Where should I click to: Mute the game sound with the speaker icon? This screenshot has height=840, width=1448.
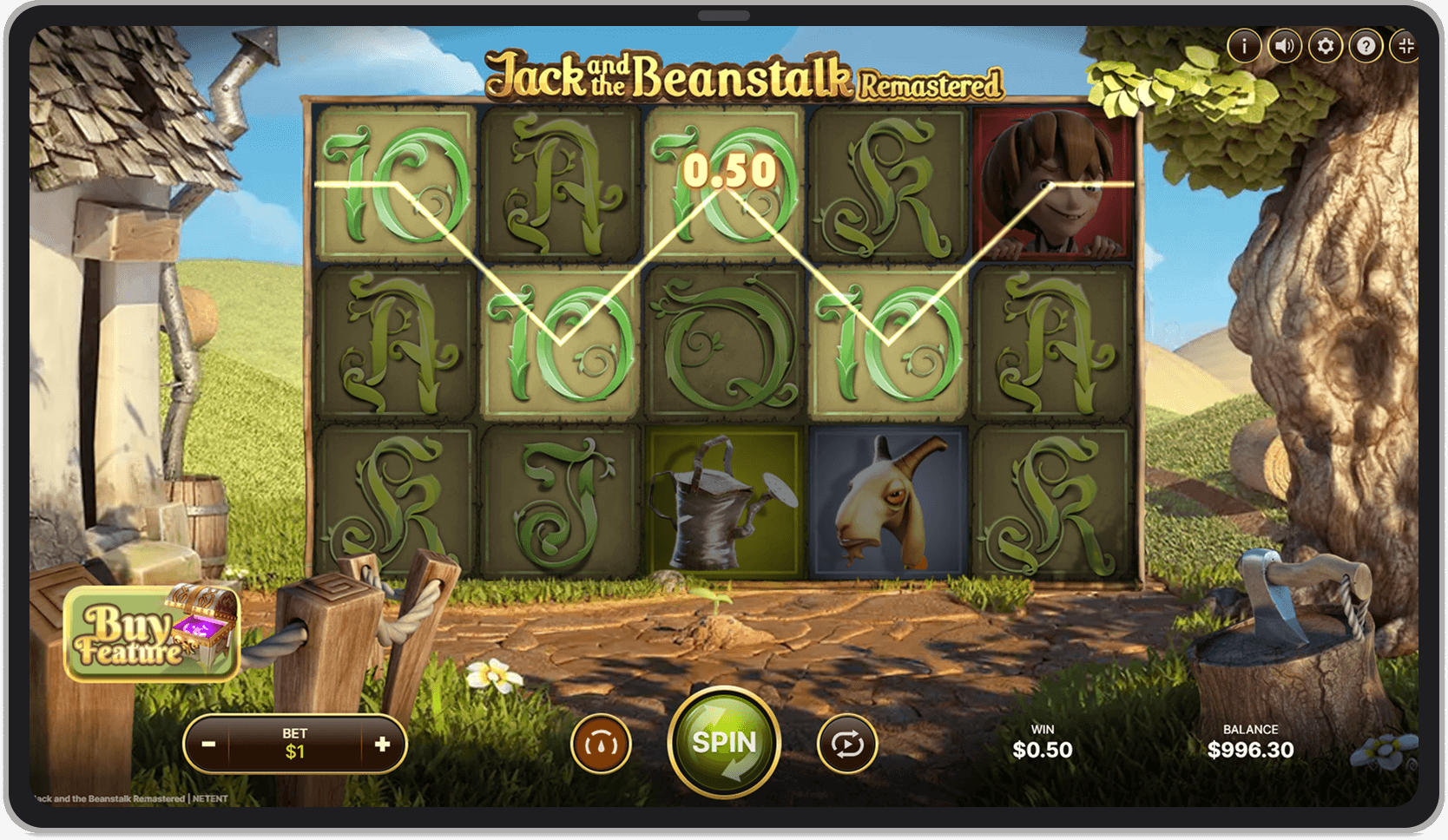1285,47
